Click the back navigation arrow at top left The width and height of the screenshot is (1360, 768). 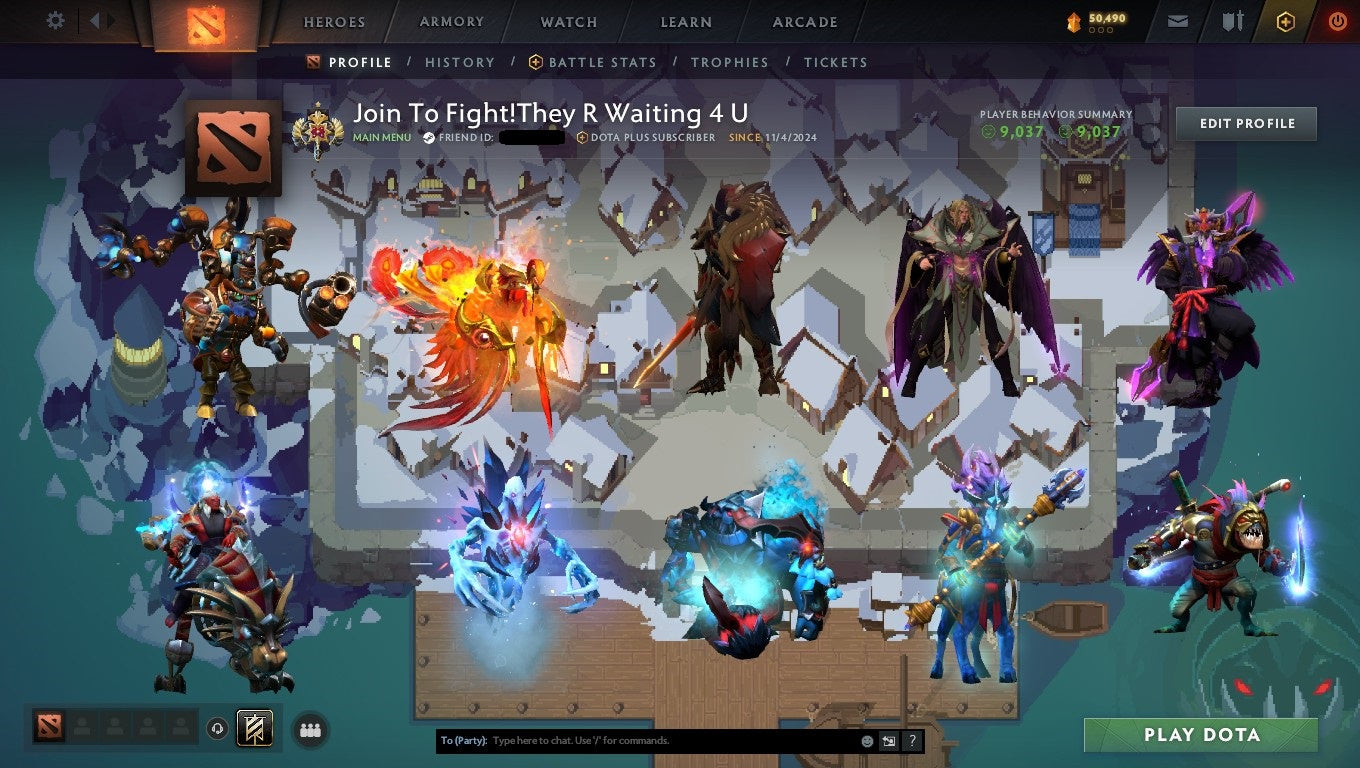point(96,19)
